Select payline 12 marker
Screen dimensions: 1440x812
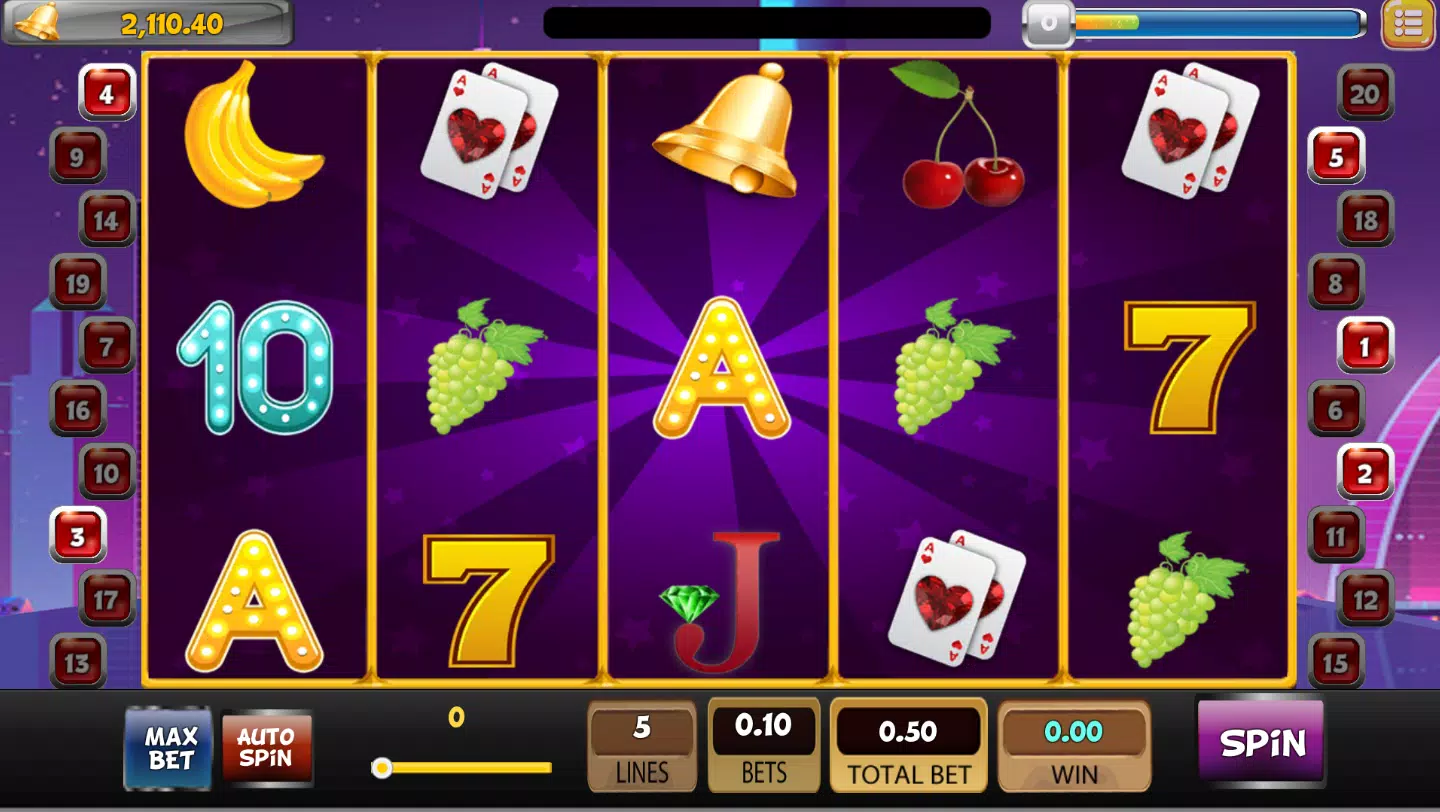coord(1365,599)
